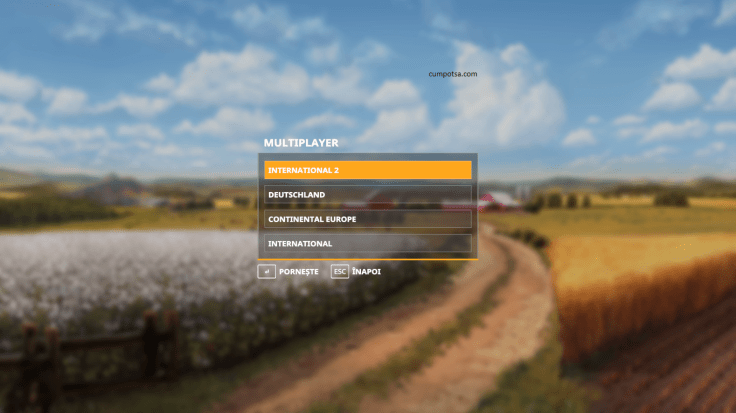The image size is (736, 413).
Task: Choose the Deutschland multiplayer region
Action: [367, 195]
